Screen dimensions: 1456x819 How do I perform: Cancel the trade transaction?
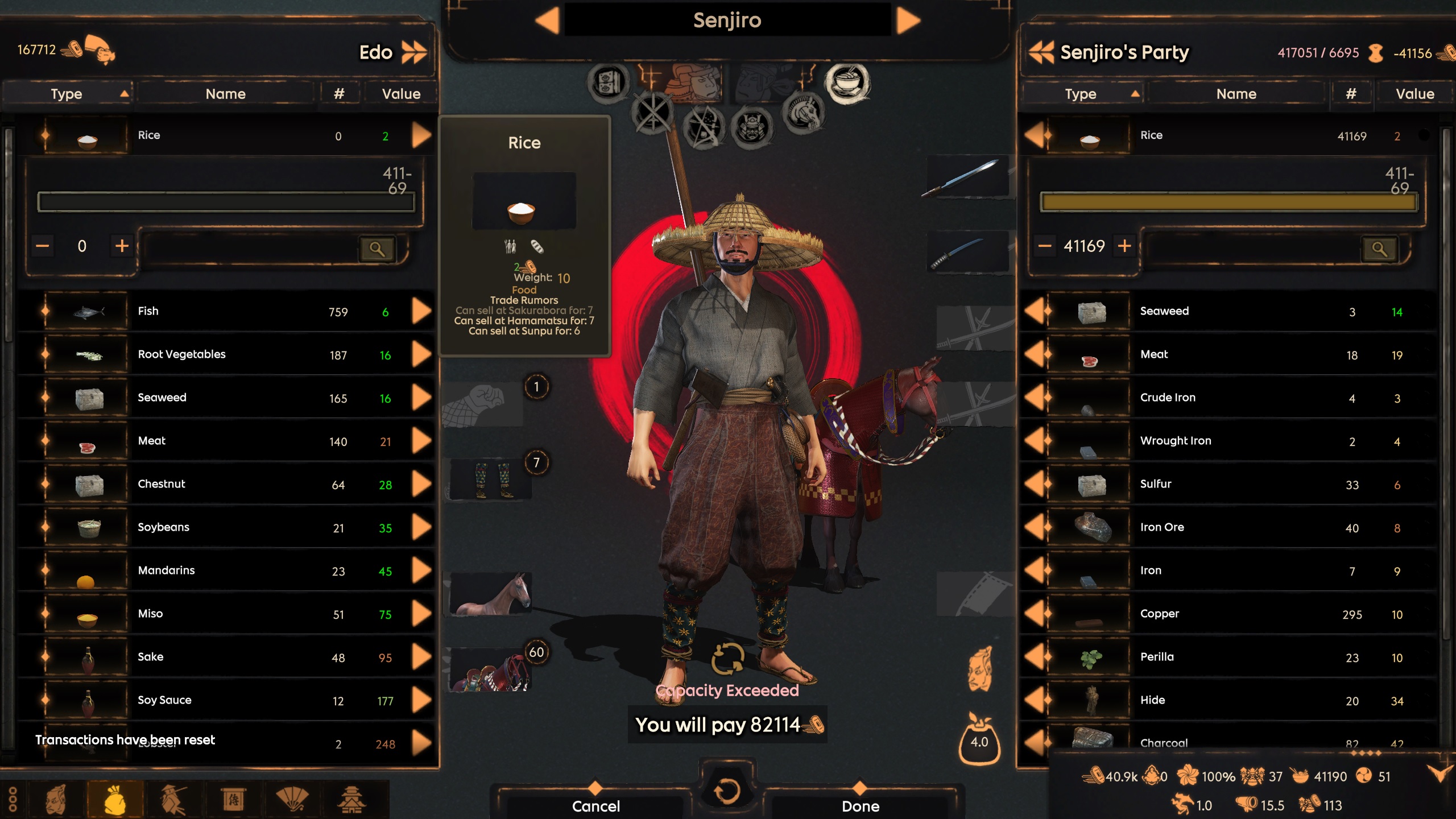pos(595,805)
